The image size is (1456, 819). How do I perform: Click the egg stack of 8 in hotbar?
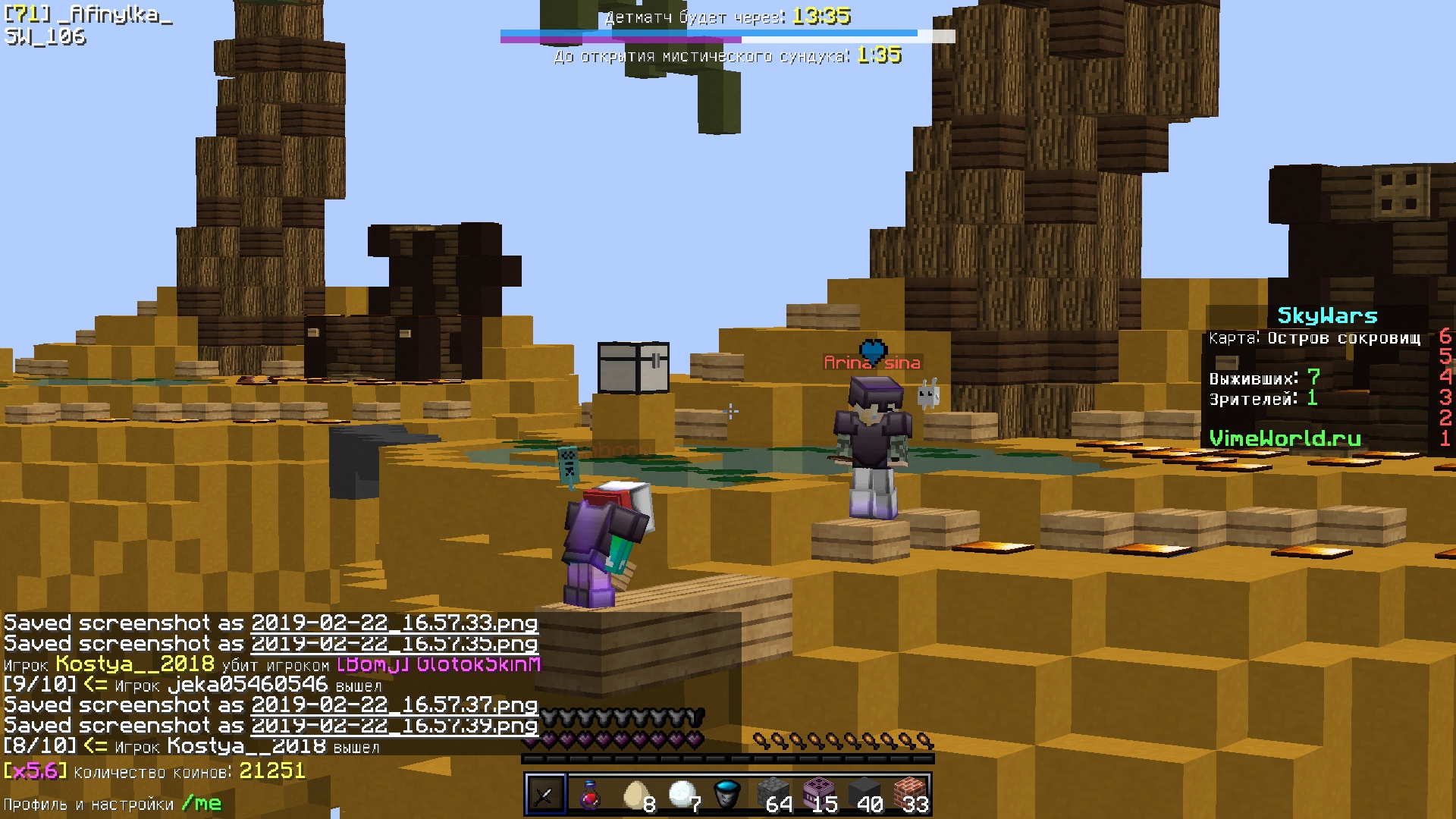tap(635, 792)
